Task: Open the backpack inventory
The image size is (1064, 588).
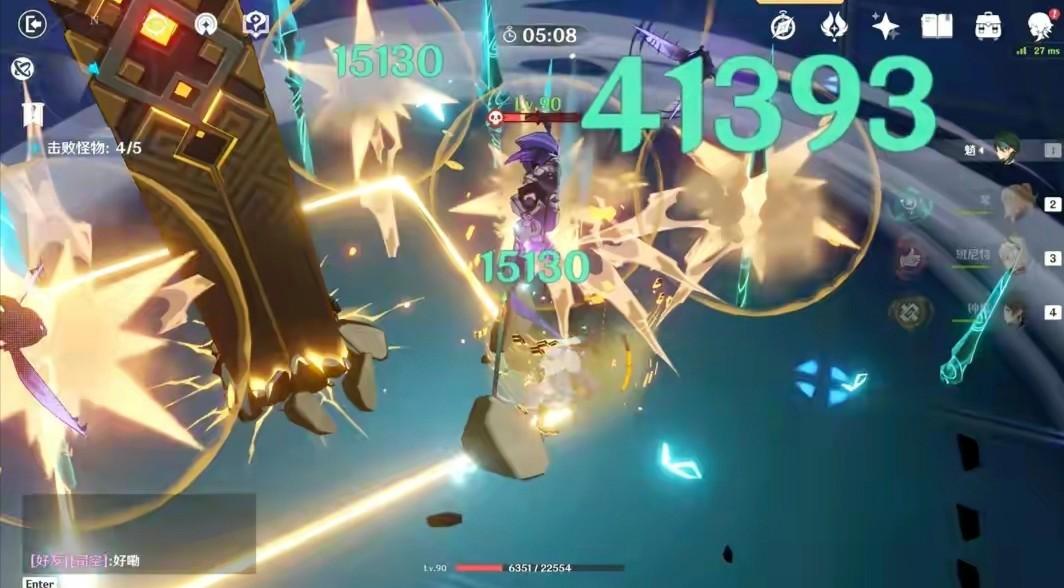Action: (988, 27)
